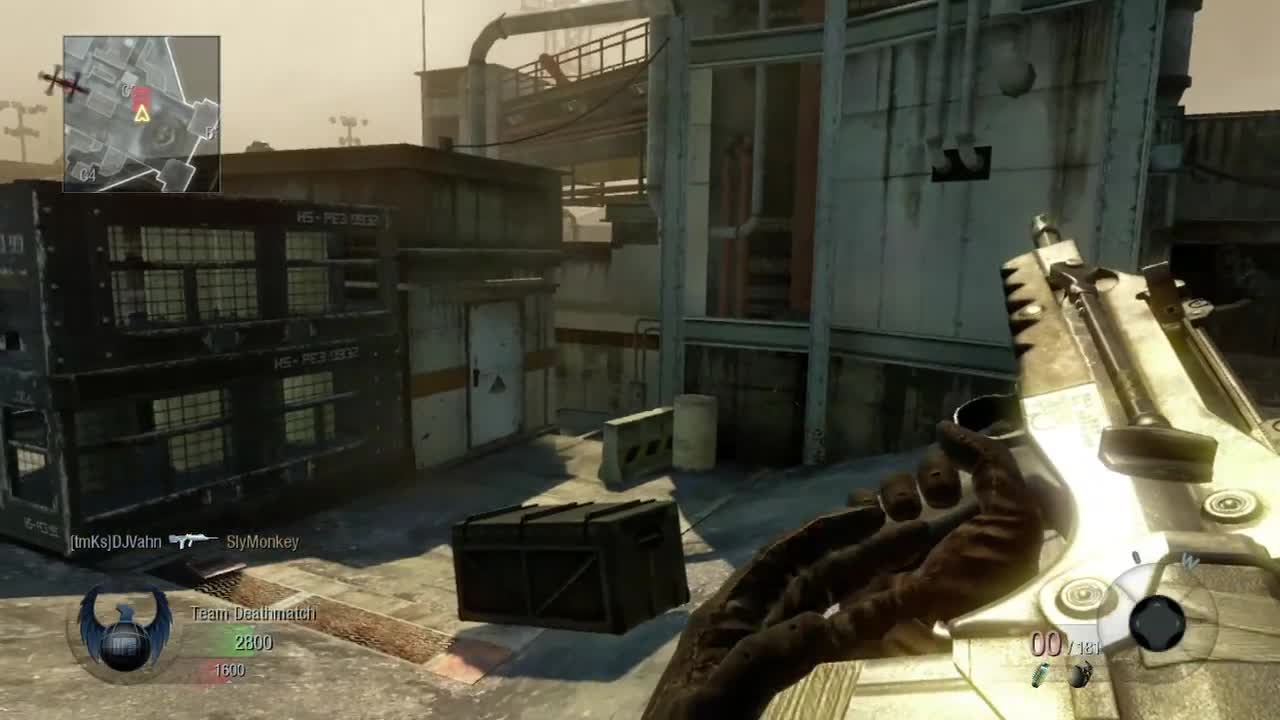
Task: Click the red enemy marker on the minimap
Action: [141, 96]
